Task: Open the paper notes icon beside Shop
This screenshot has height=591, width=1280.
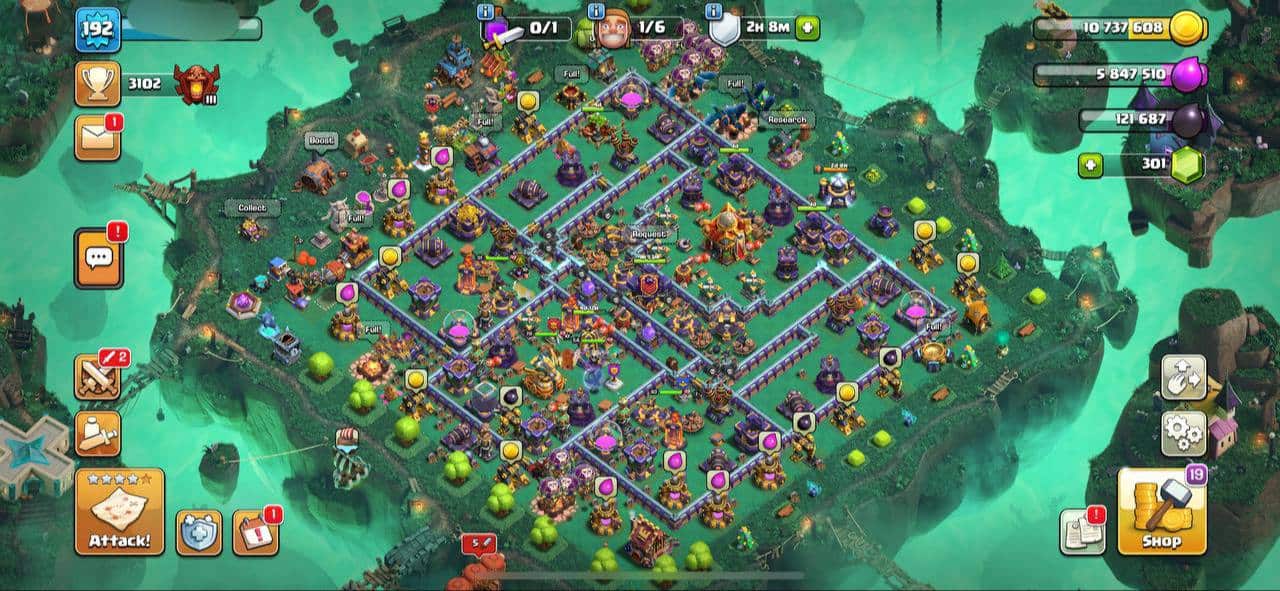Action: point(1082,532)
